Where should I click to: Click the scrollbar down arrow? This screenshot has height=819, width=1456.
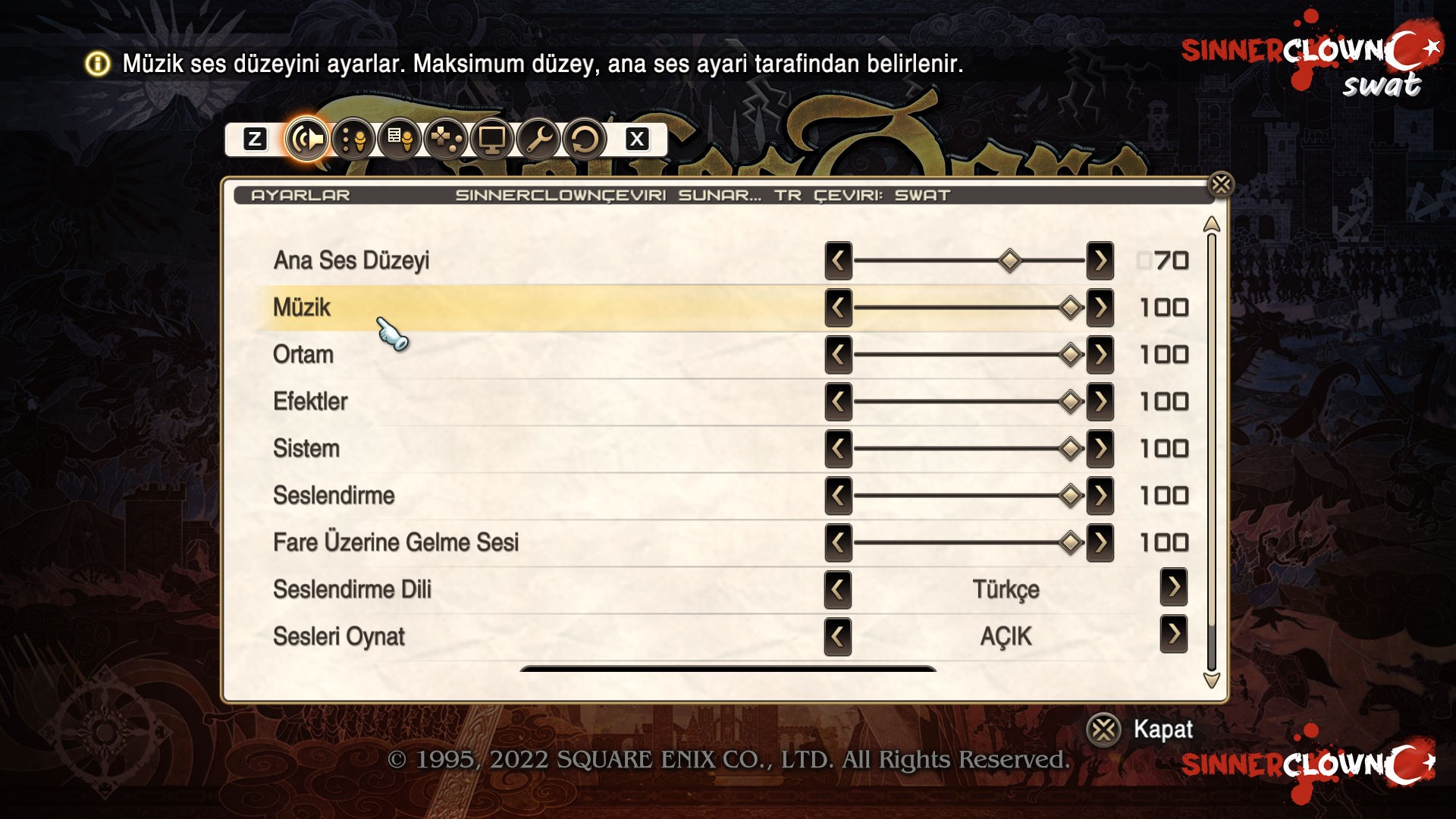1213,681
